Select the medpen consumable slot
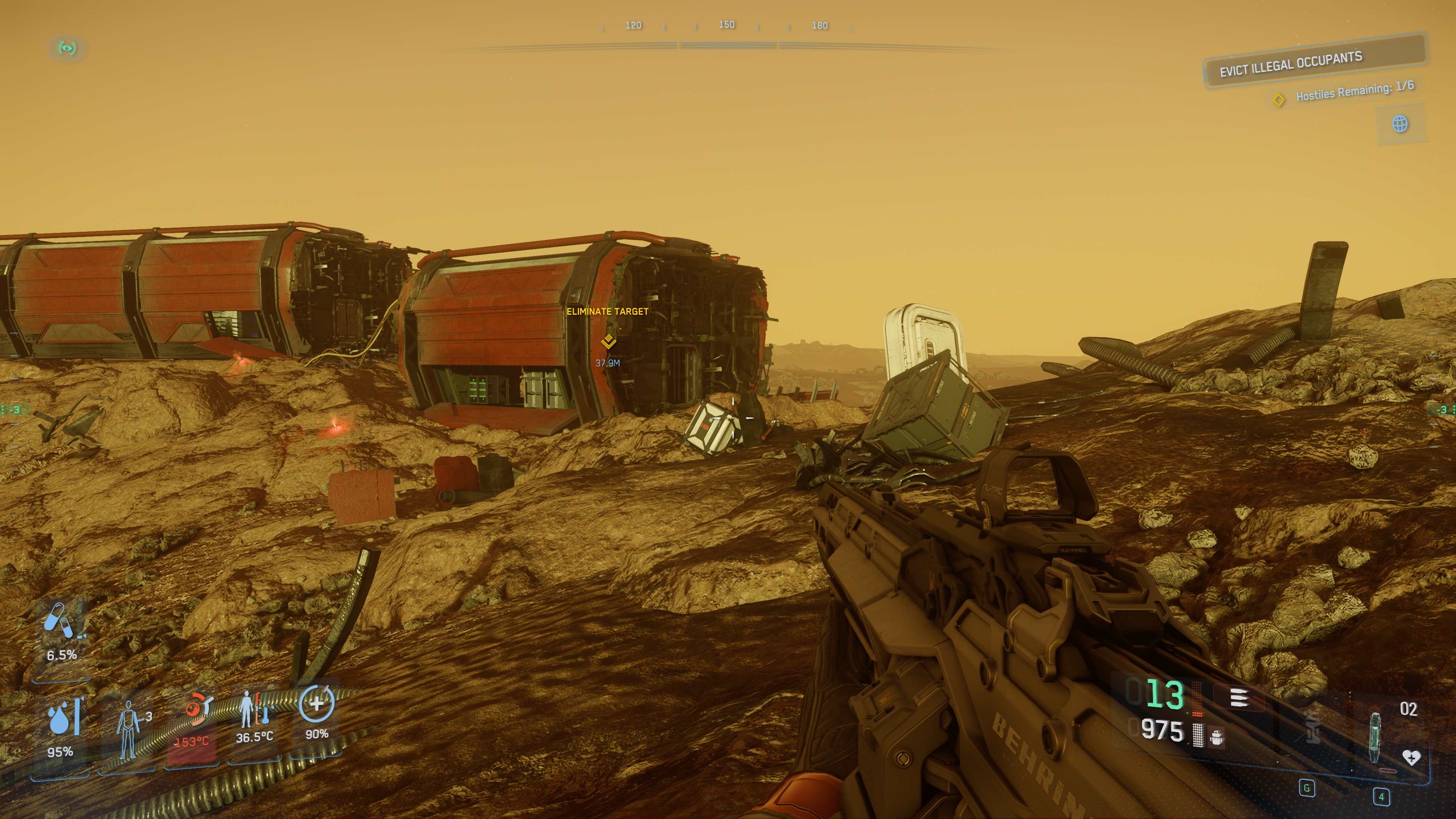The image size is (1456, 819). point(1375,737)
